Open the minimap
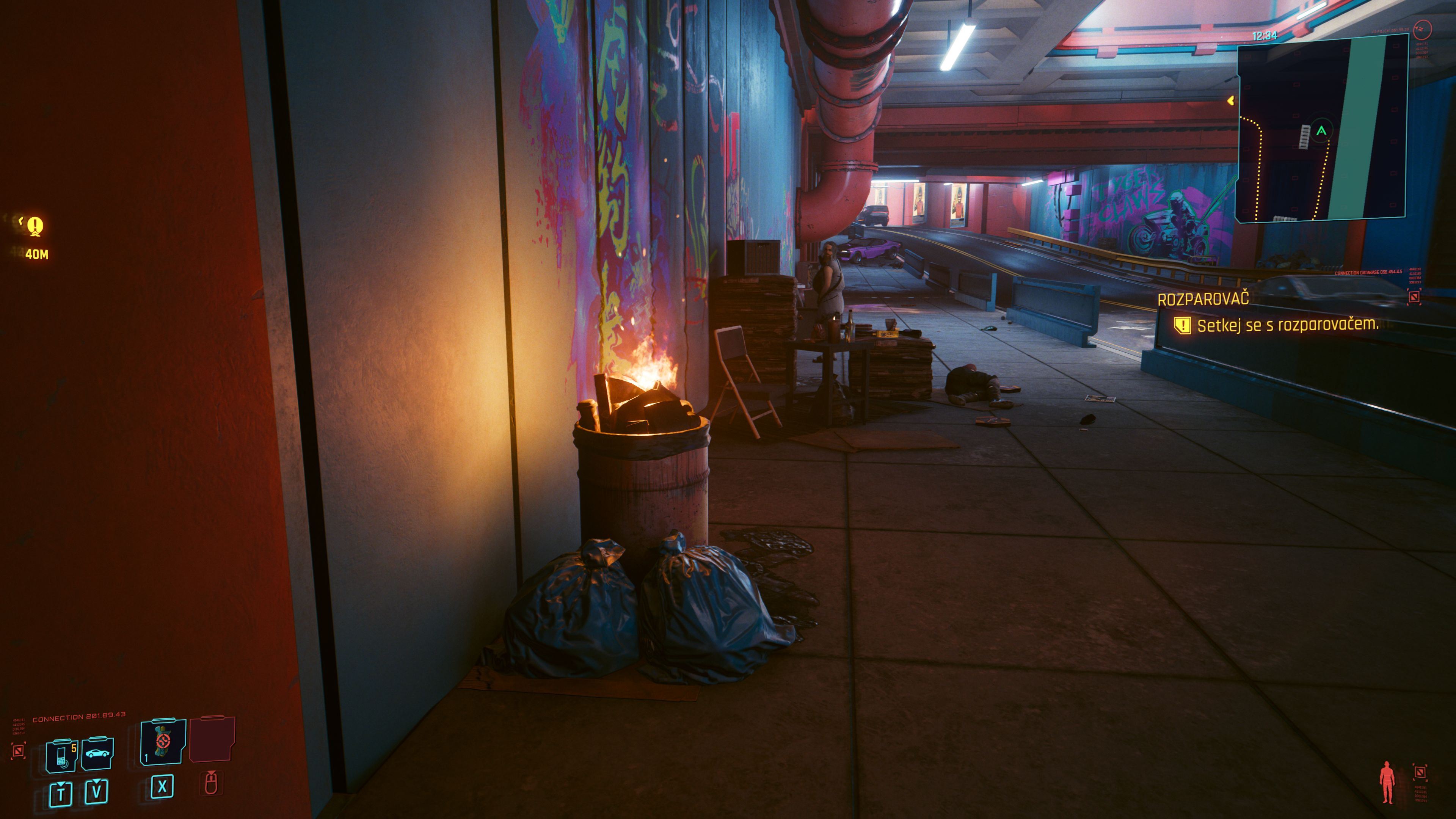Screen dimensions: 1456x819 point(1321,128)
